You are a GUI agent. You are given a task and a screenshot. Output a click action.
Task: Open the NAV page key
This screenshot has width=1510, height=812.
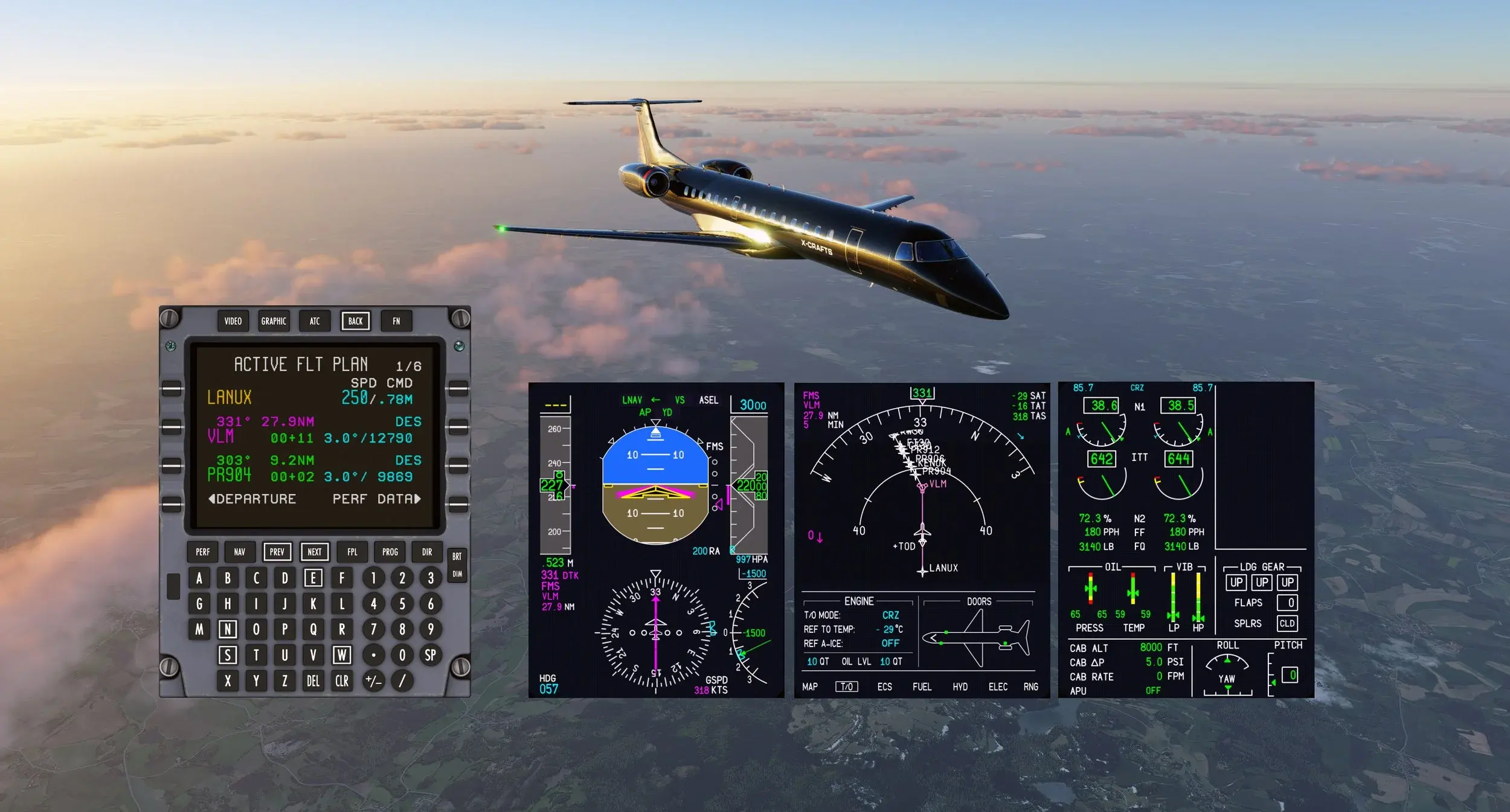[240, 552]
